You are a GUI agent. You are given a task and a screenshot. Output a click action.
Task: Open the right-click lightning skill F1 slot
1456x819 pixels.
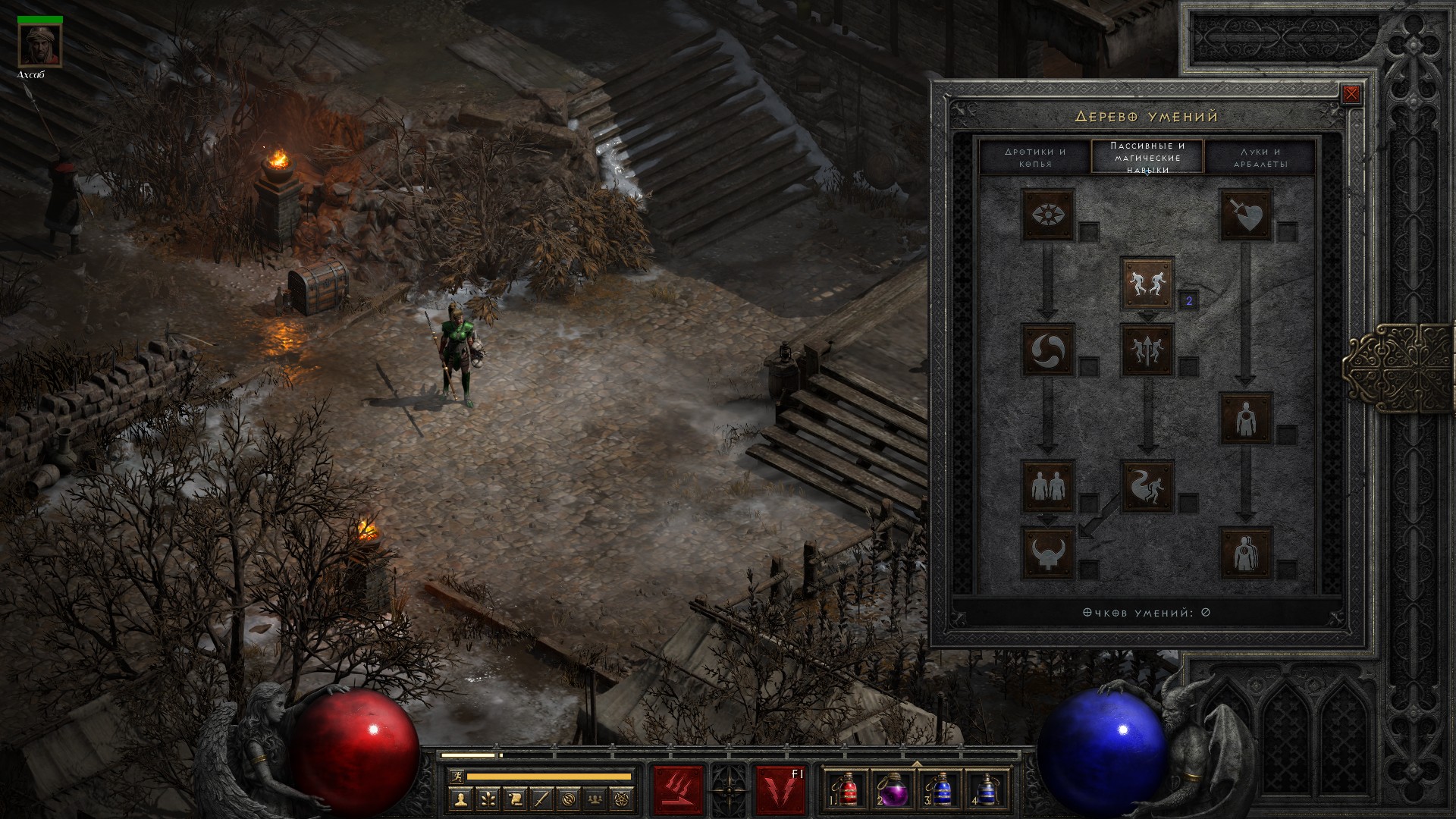pos(780,790)
